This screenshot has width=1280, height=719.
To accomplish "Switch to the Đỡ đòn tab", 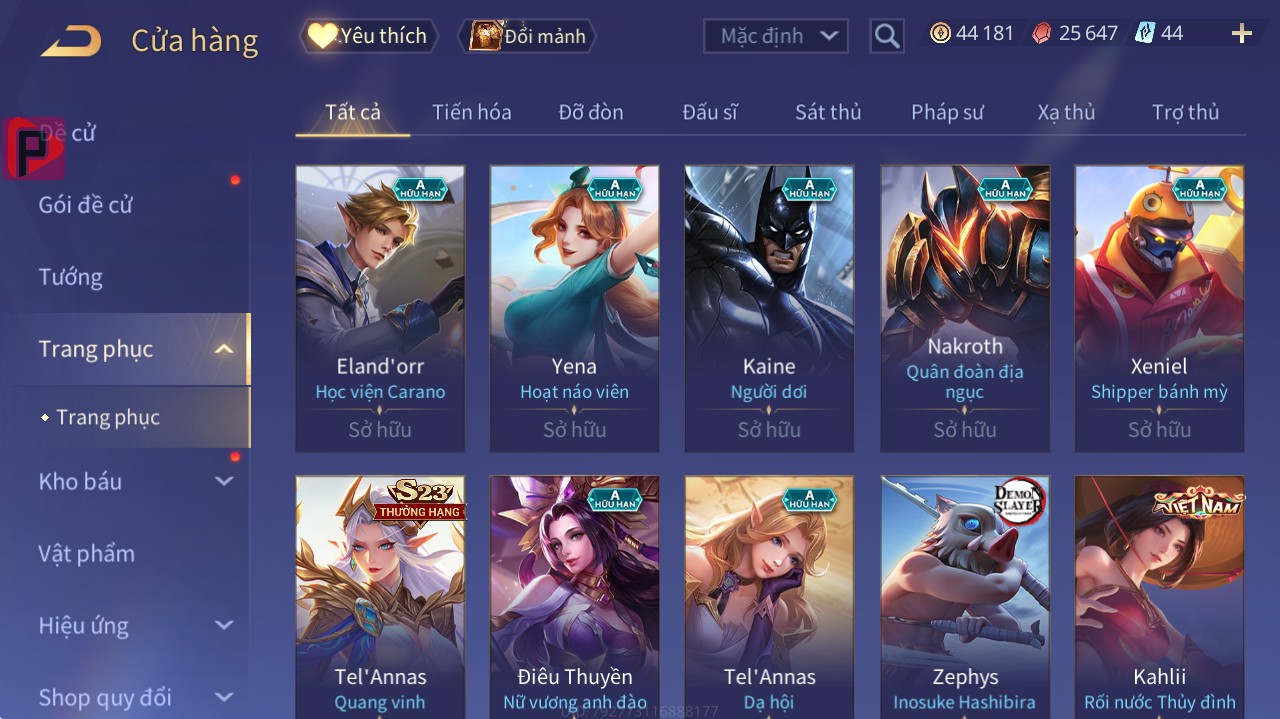I will pyautogui.click(x=590, y=112).
